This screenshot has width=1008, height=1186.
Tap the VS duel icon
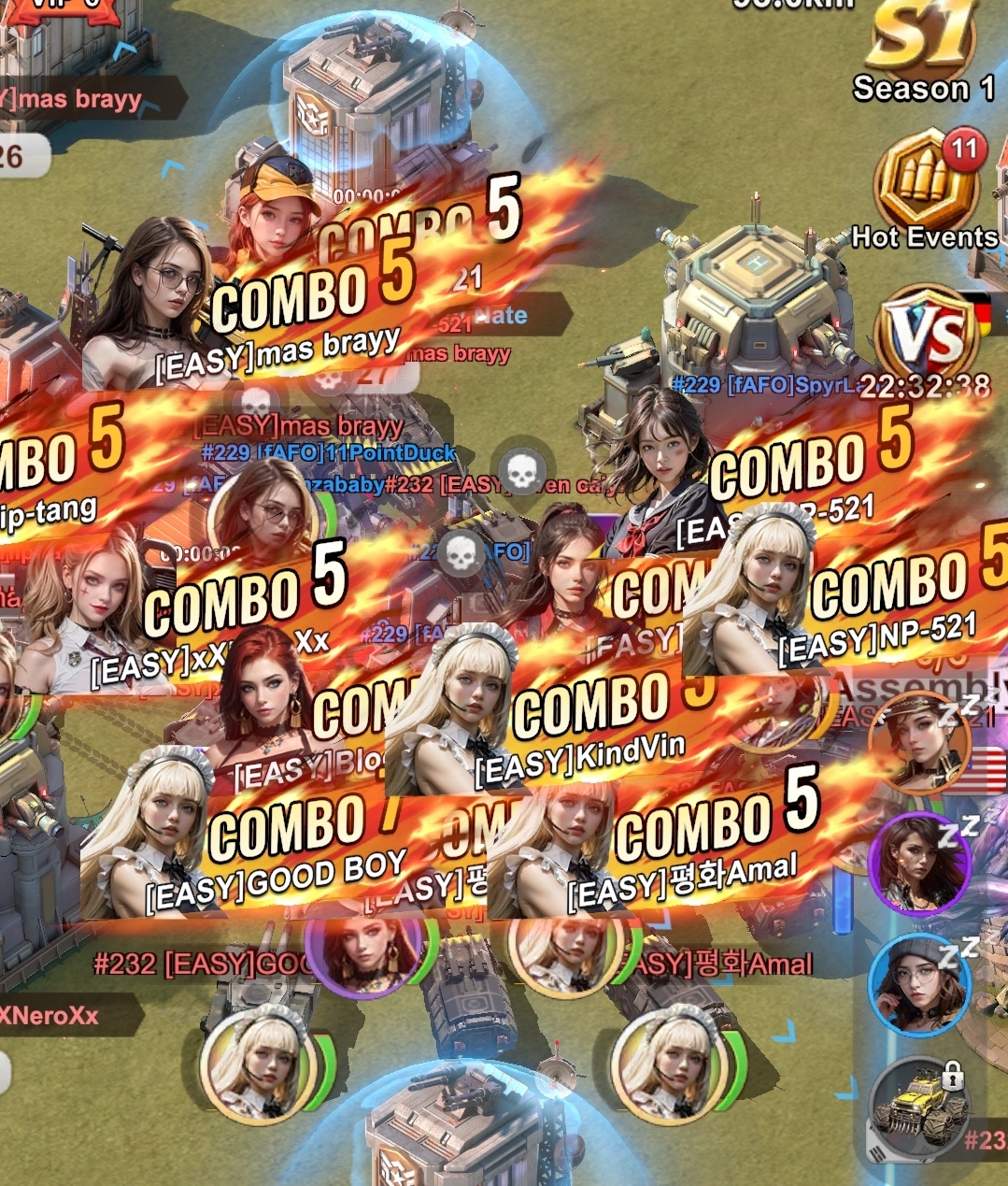coord(926,335)
